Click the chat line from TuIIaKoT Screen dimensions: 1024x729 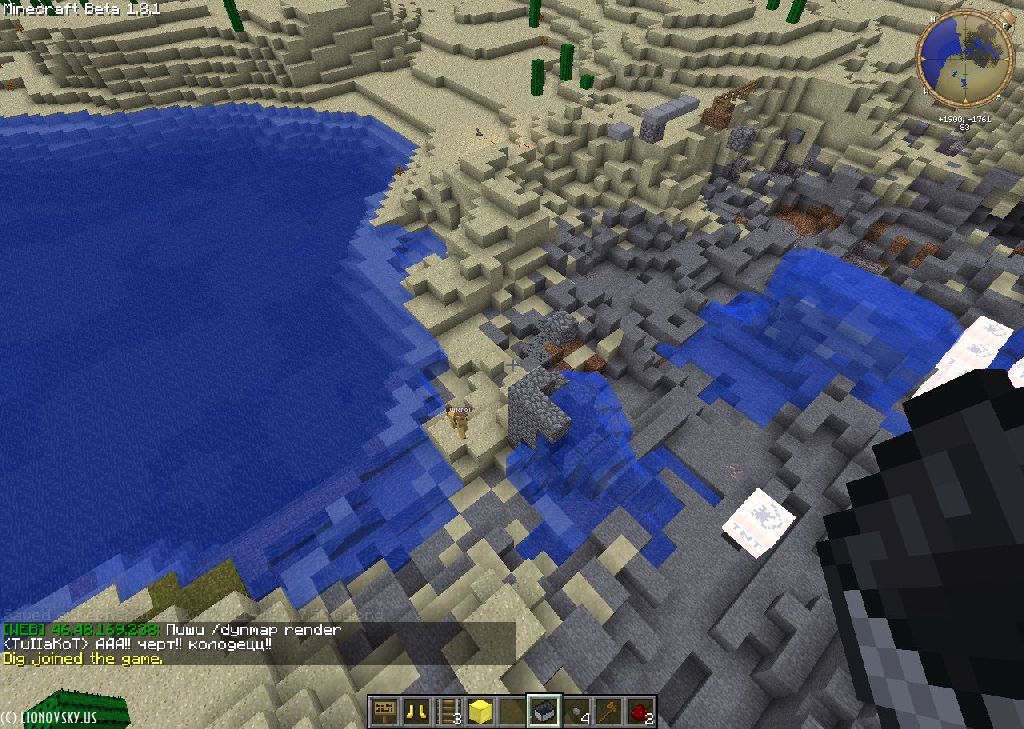(138, 645)
